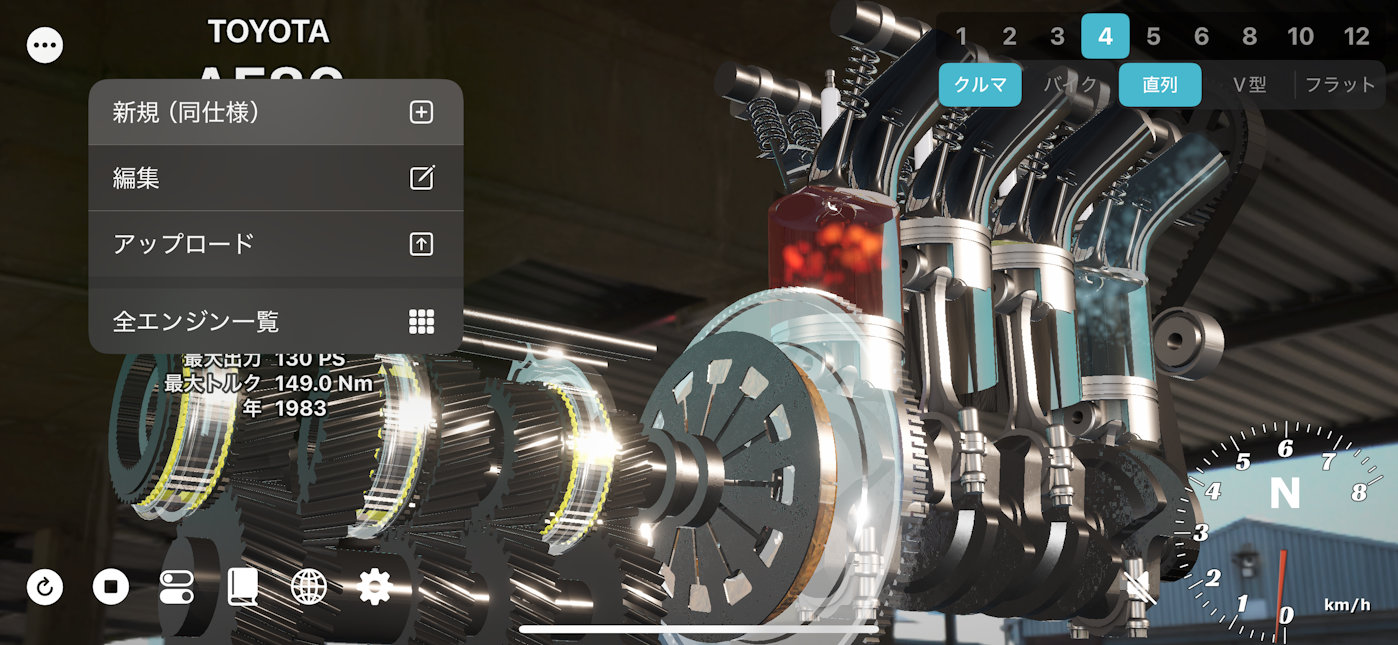The height and width of the screenshot is (645, 1398).
Task: Open the book icon
Action: click(242, 587)
